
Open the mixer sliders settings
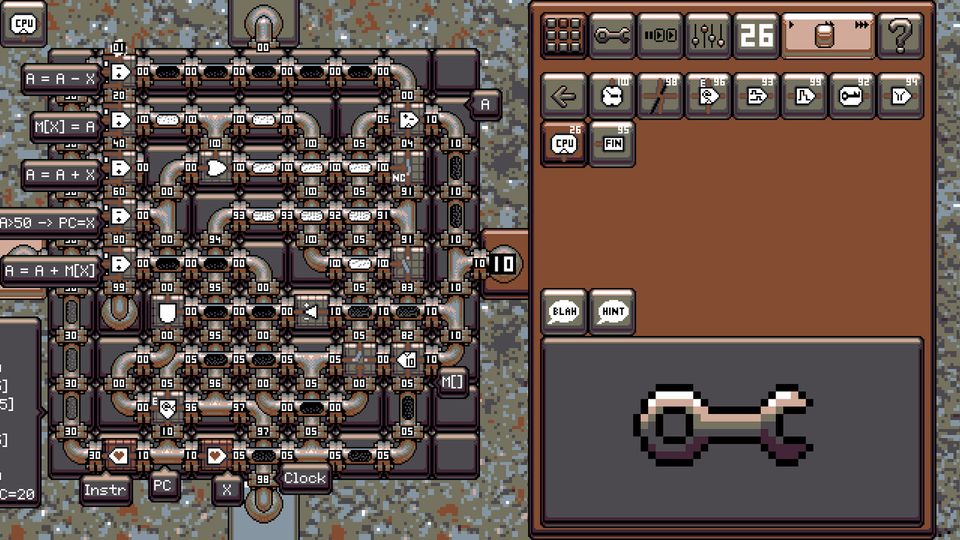click(708, 36)
